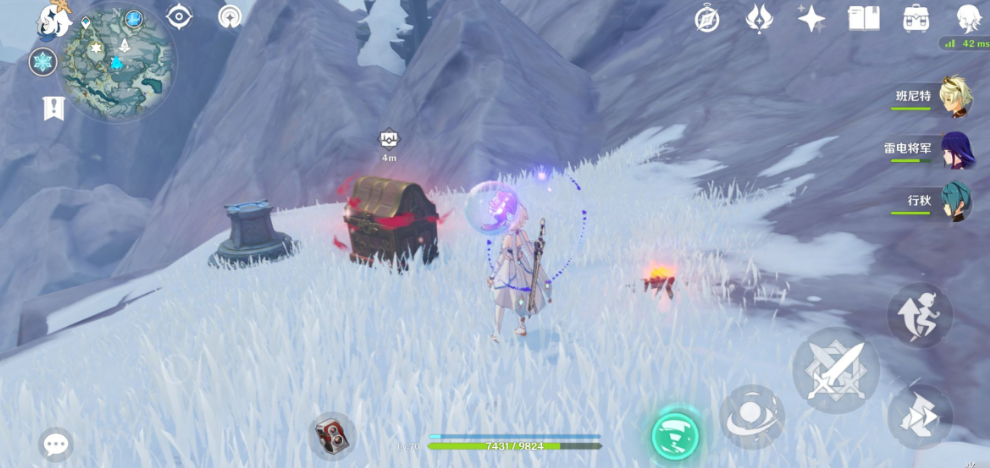990x468 pixels.
Task: Activate the eye-shaped Elemental Sight icon
Action: (x=179, y=16)
